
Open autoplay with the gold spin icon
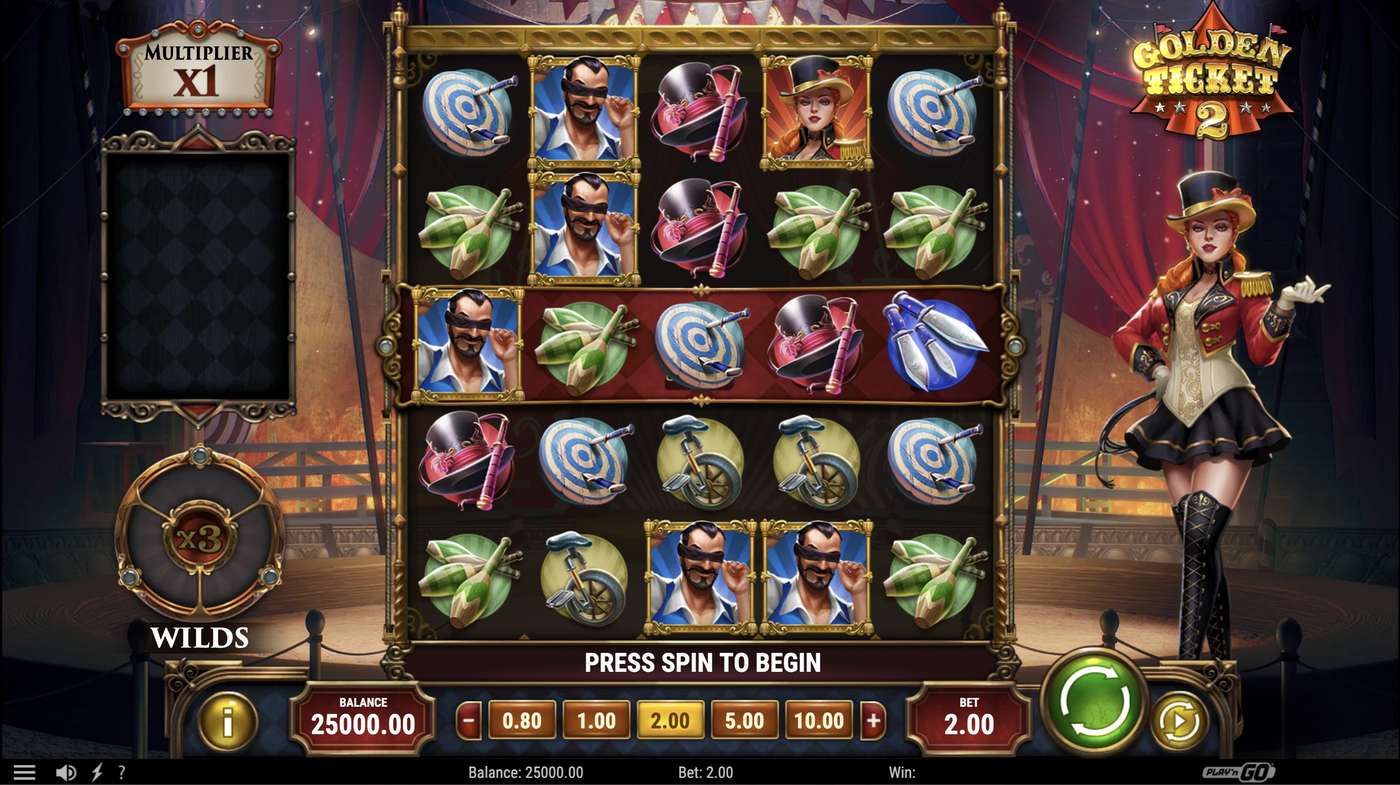[1178, 718]
